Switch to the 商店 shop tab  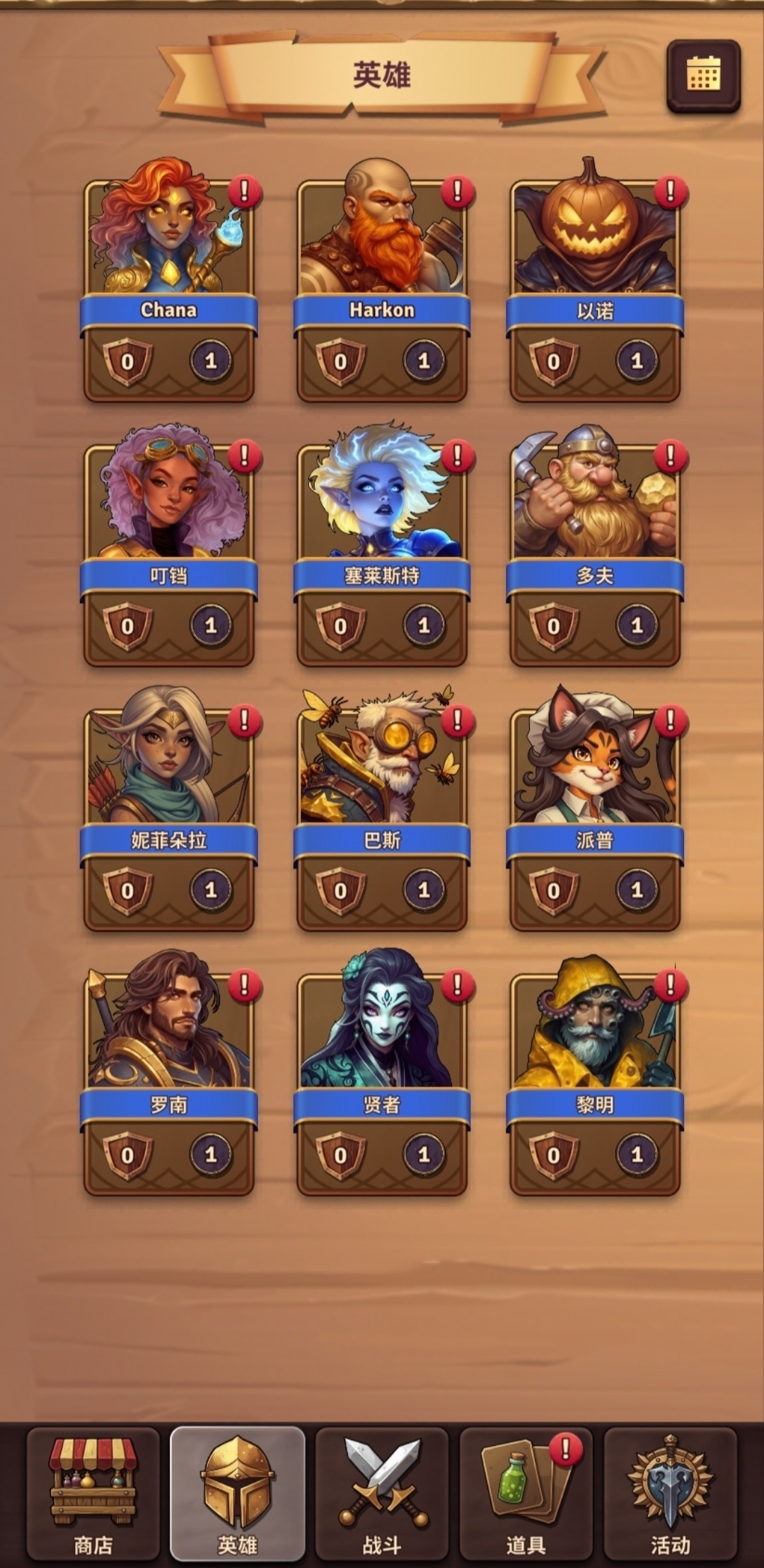[93, 1492]
